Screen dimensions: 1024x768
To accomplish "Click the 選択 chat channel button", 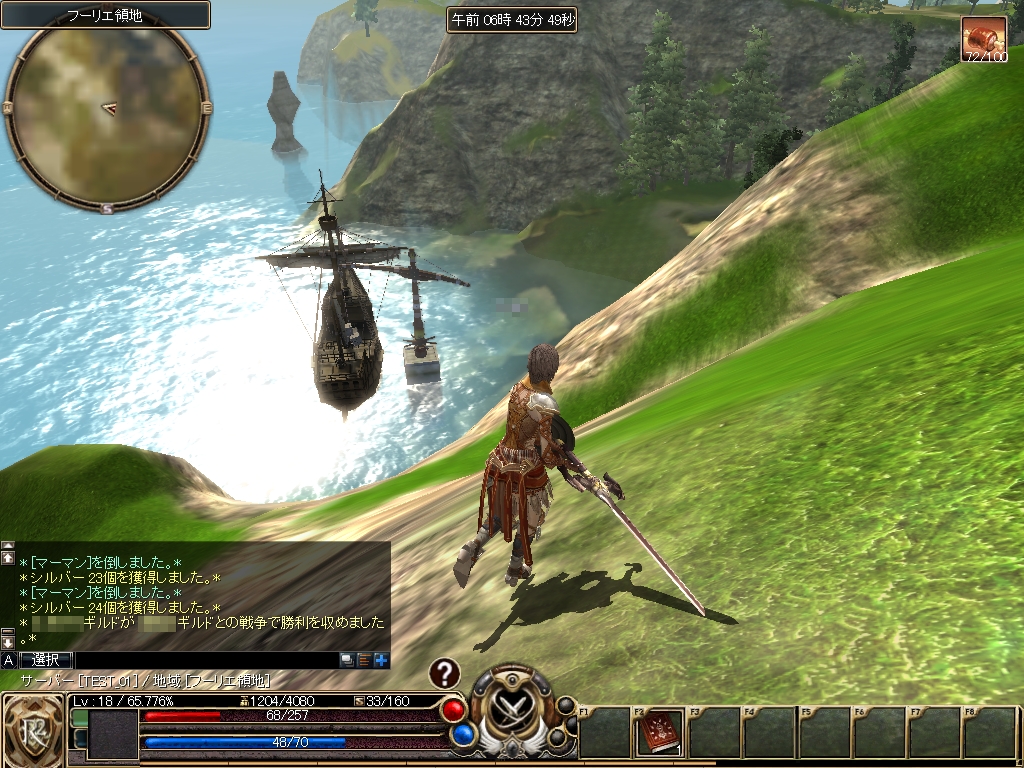I will tap(46, 660).
